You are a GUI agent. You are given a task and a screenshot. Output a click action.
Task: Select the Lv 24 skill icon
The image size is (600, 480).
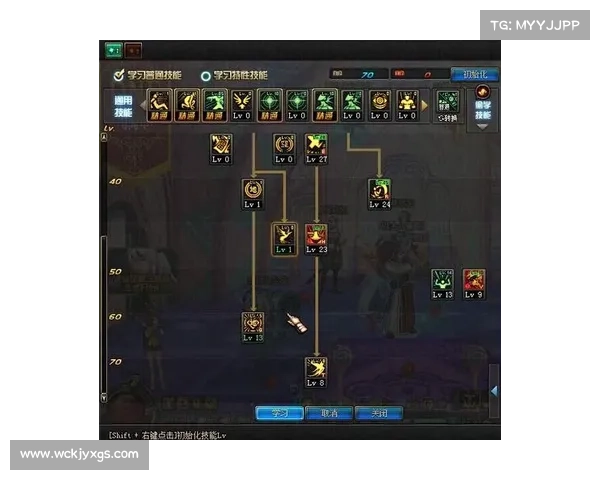379,189
